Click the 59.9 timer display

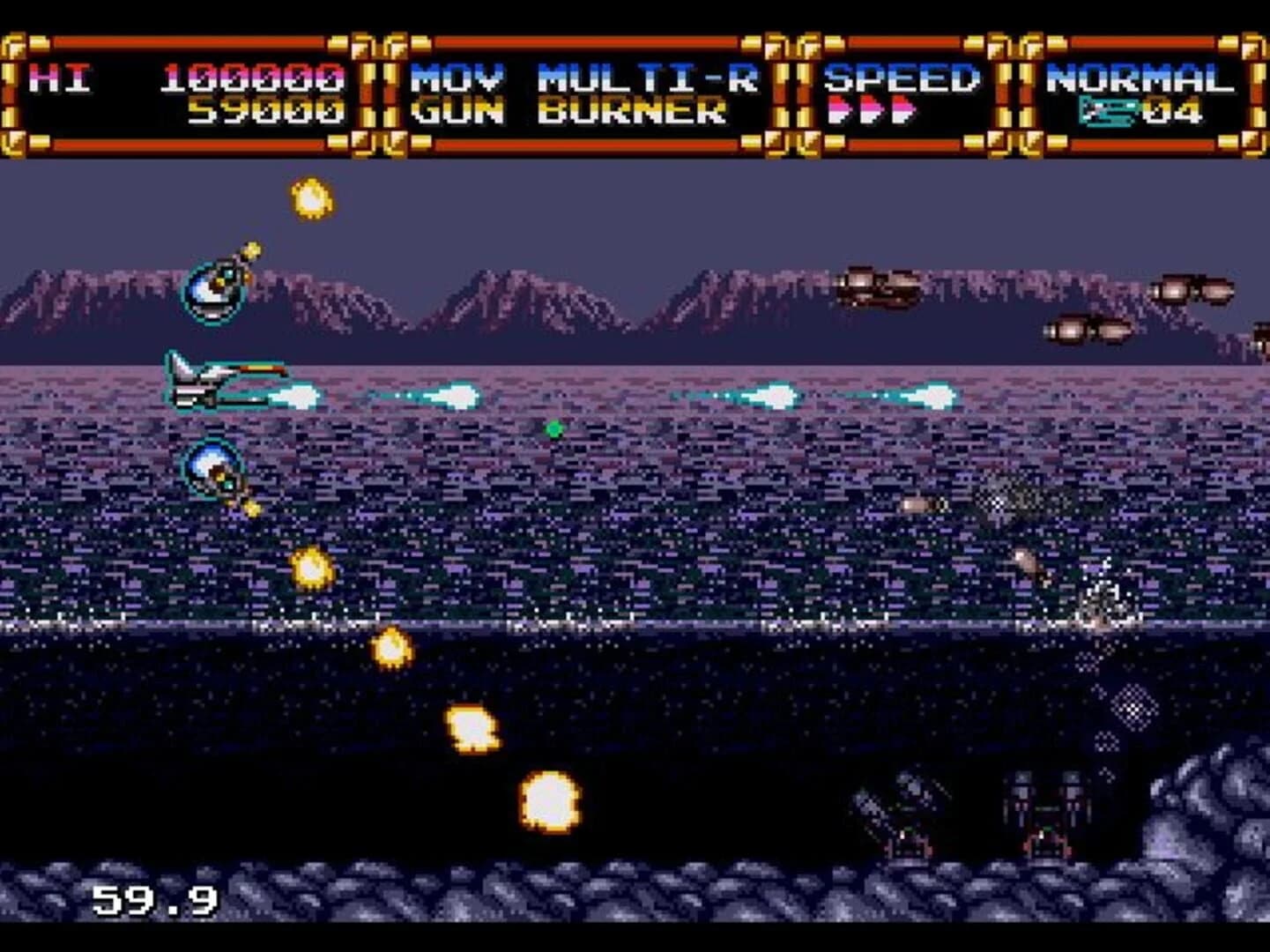tap(154, 901)
